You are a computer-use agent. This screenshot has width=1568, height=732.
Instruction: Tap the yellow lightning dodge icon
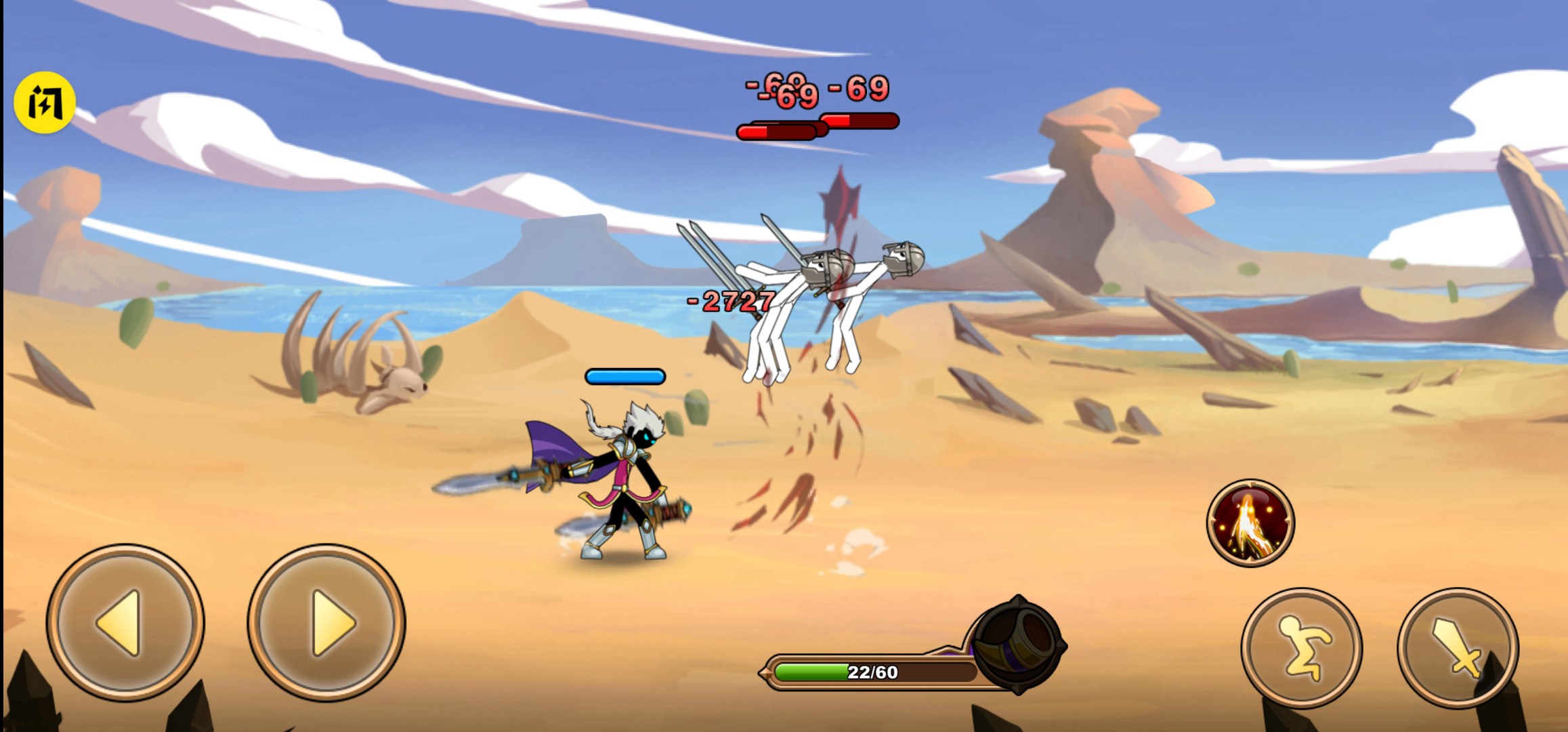click(45, 103)
